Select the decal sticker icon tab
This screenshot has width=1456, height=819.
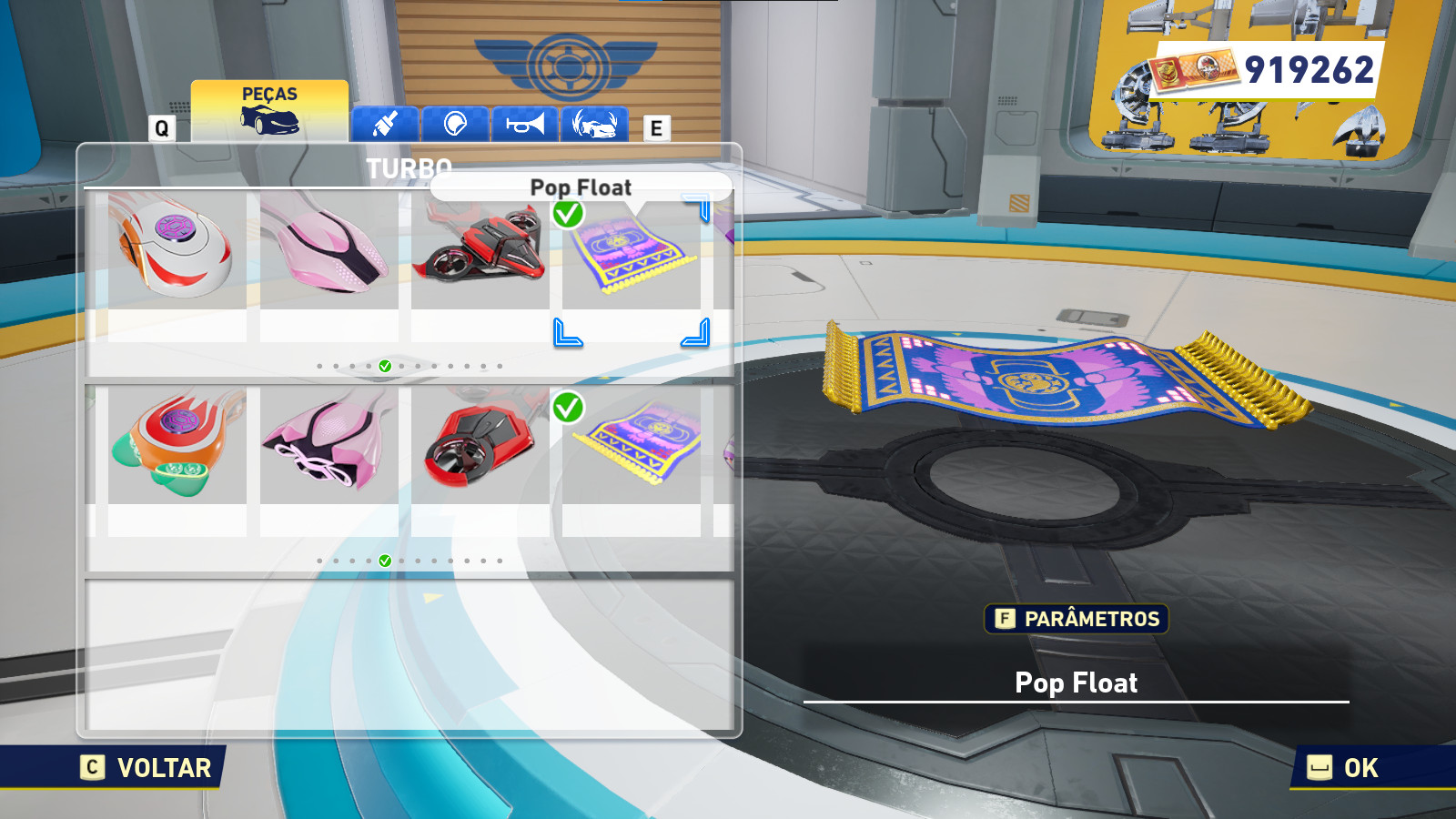(x=456, y=125)
